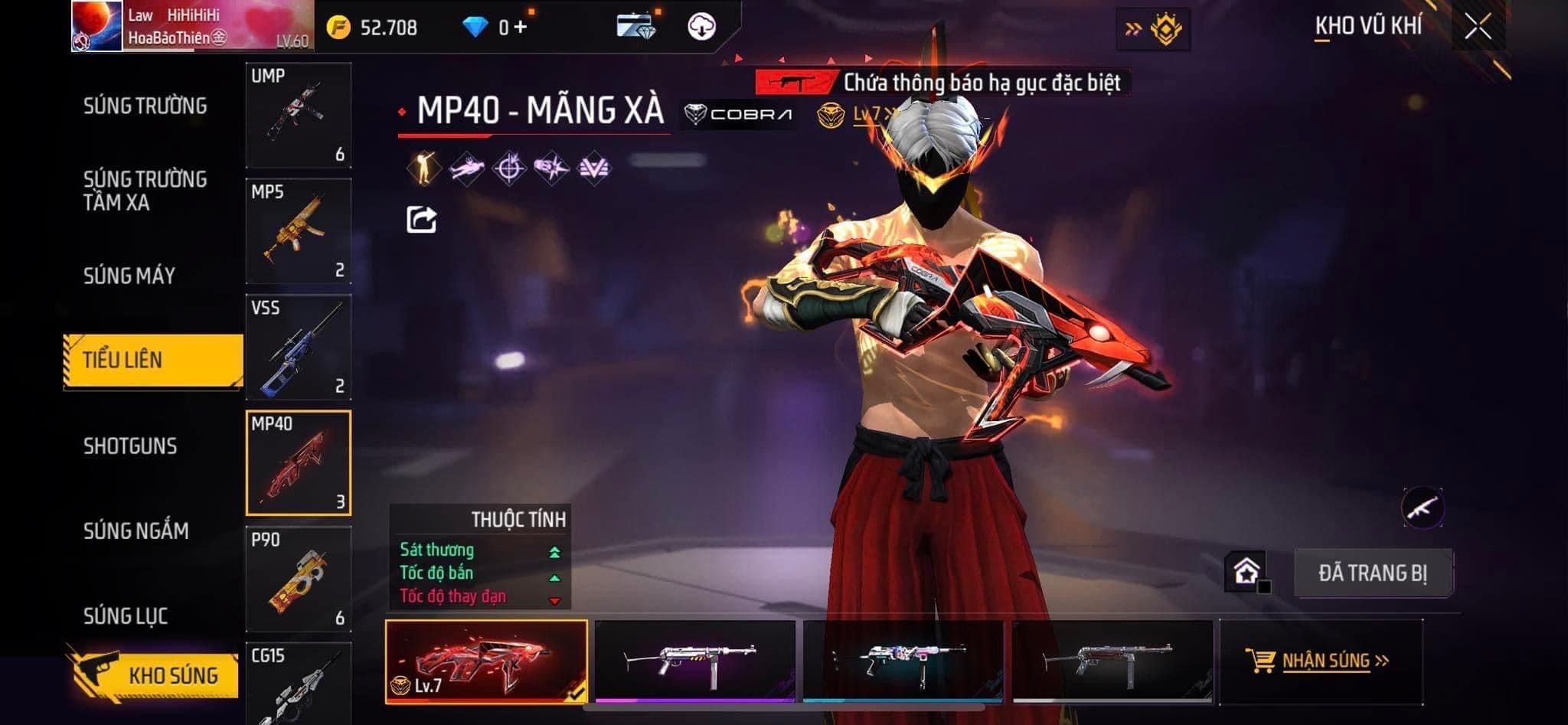Screen dimensions: 1568x725
Task: Choose the Shotguns category
Action: 130,446
